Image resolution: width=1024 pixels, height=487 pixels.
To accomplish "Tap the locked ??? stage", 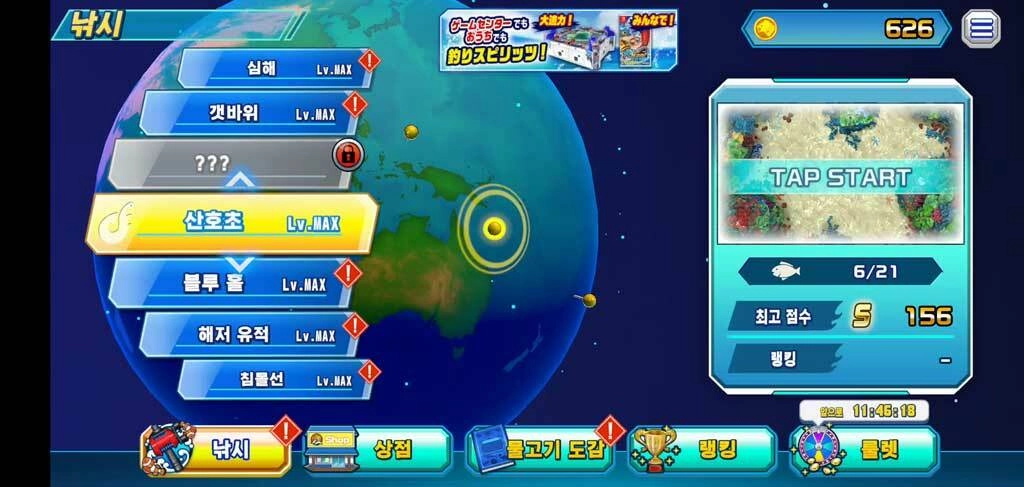I will [x=228, y=164].
